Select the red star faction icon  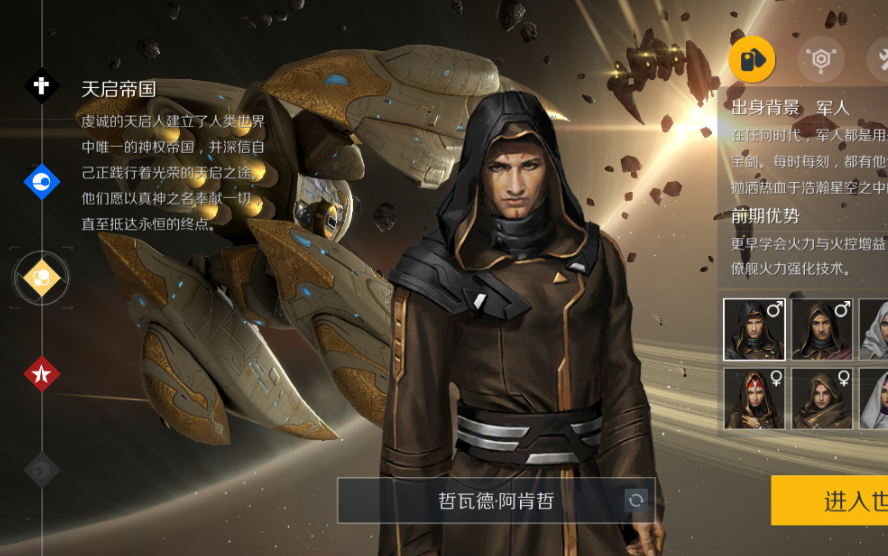(42, 374)
